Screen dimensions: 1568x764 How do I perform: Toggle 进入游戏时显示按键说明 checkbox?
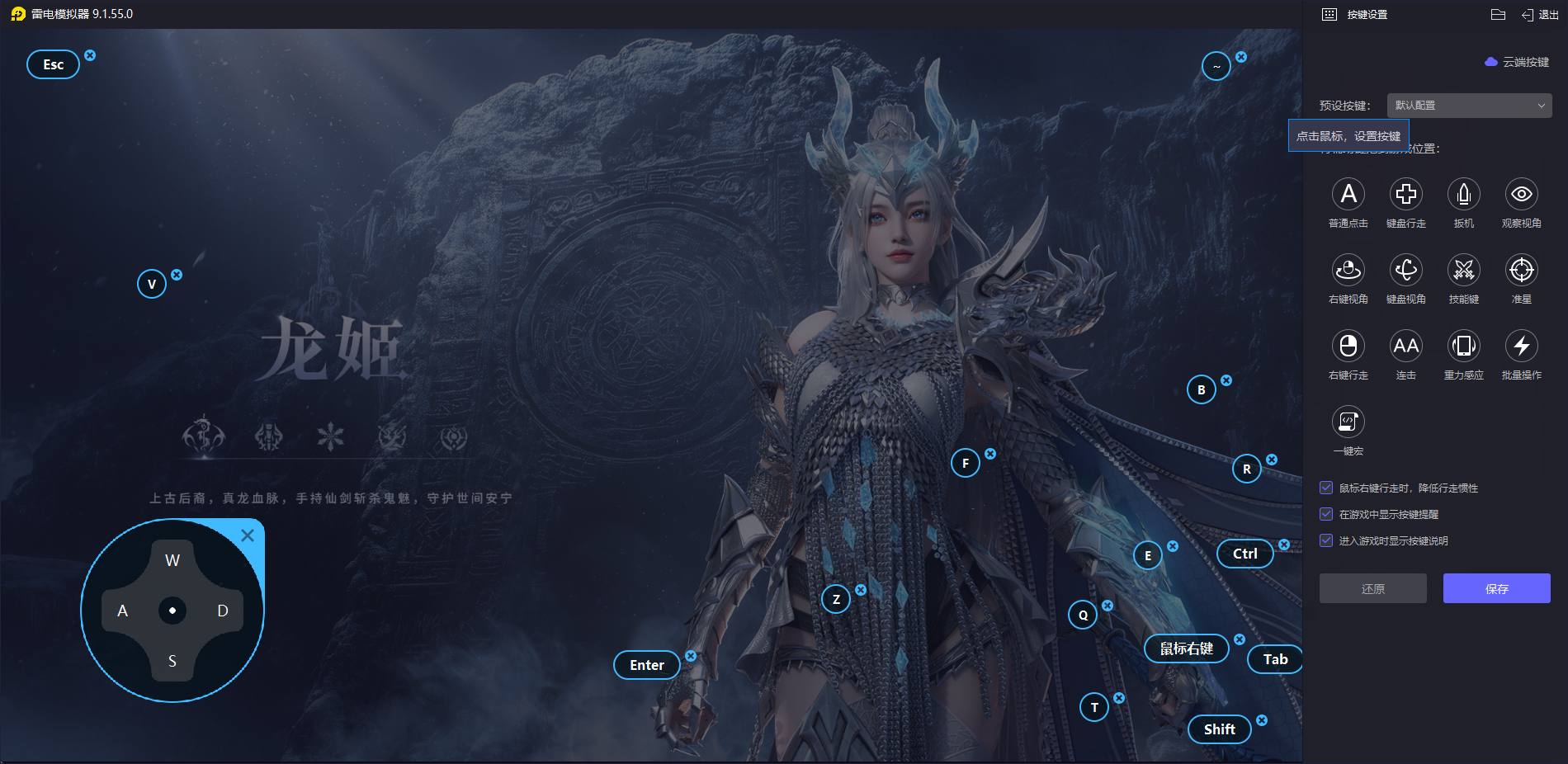1326,540
